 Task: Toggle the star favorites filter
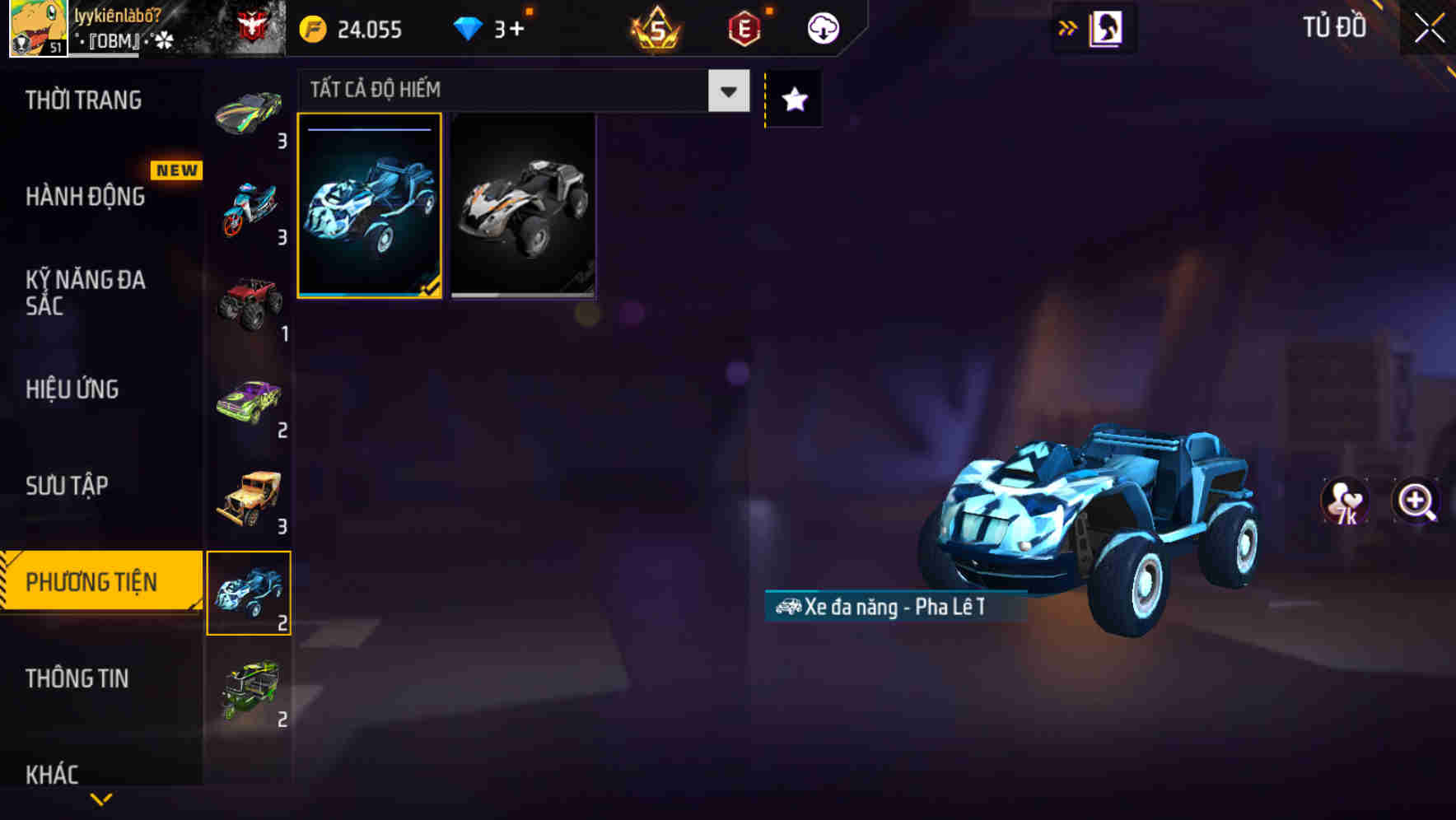tap(793, 99)
